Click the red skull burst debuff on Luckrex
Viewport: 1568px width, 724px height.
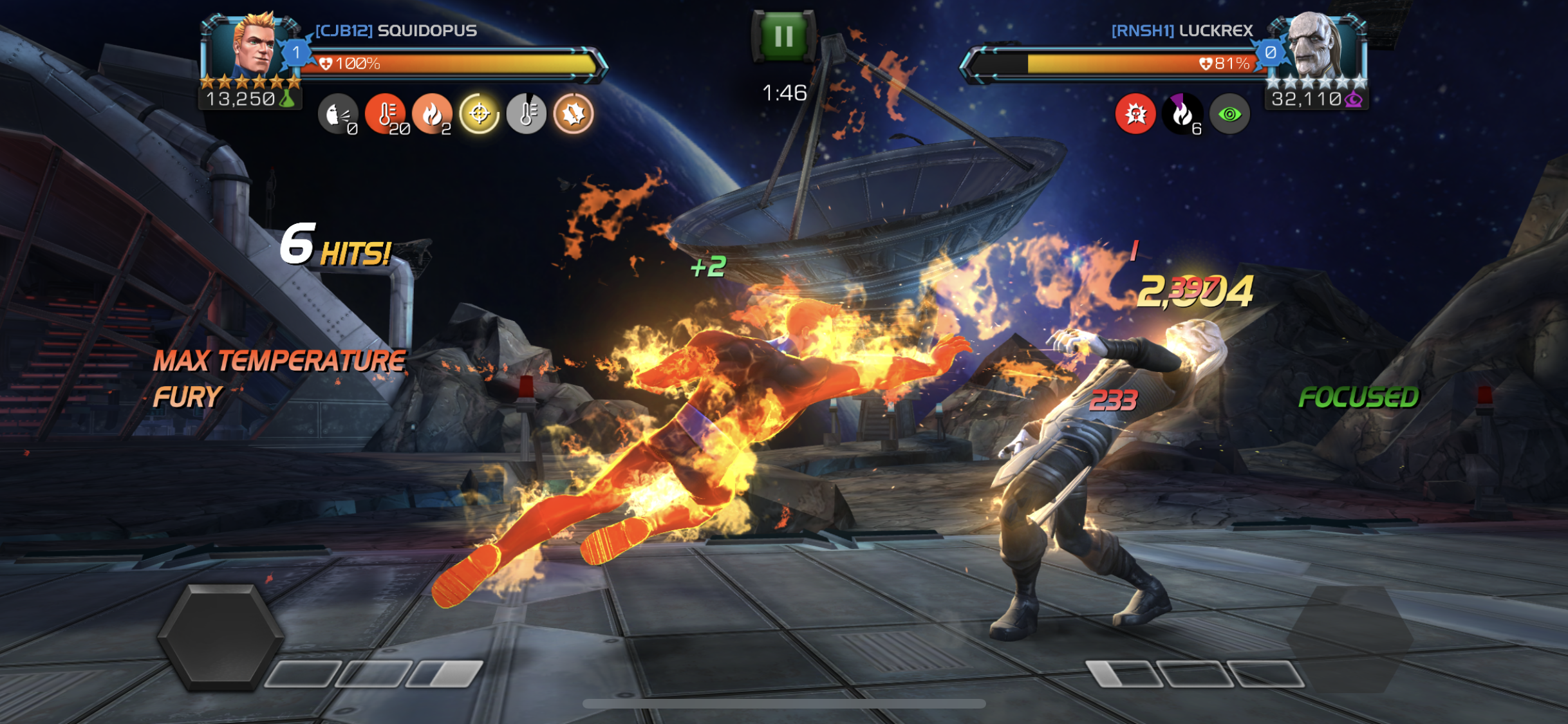[x=1135, y=116]
